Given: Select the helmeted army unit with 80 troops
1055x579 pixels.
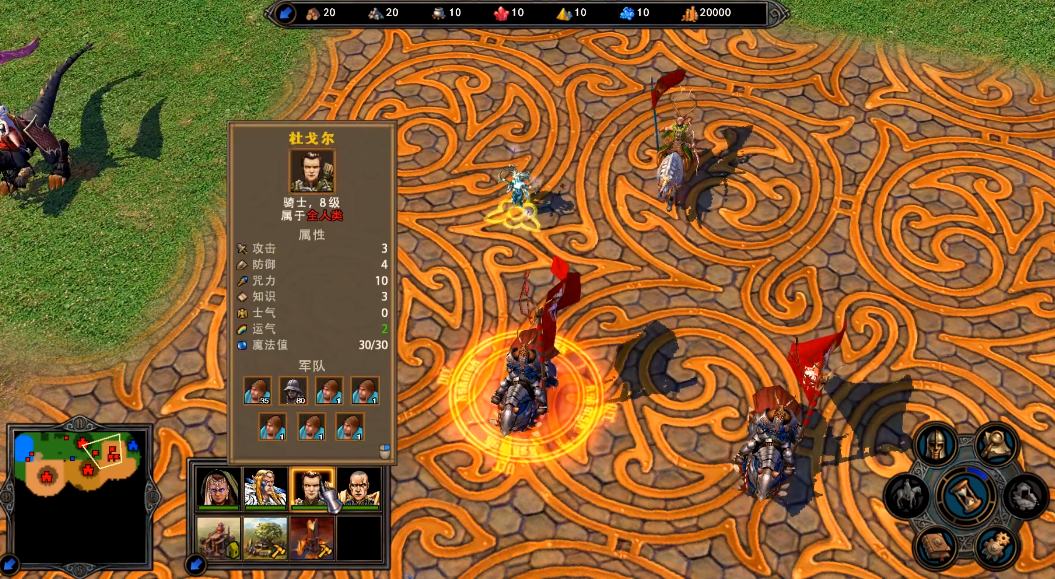Looking at the screenshot, I should tap(293, 391).
